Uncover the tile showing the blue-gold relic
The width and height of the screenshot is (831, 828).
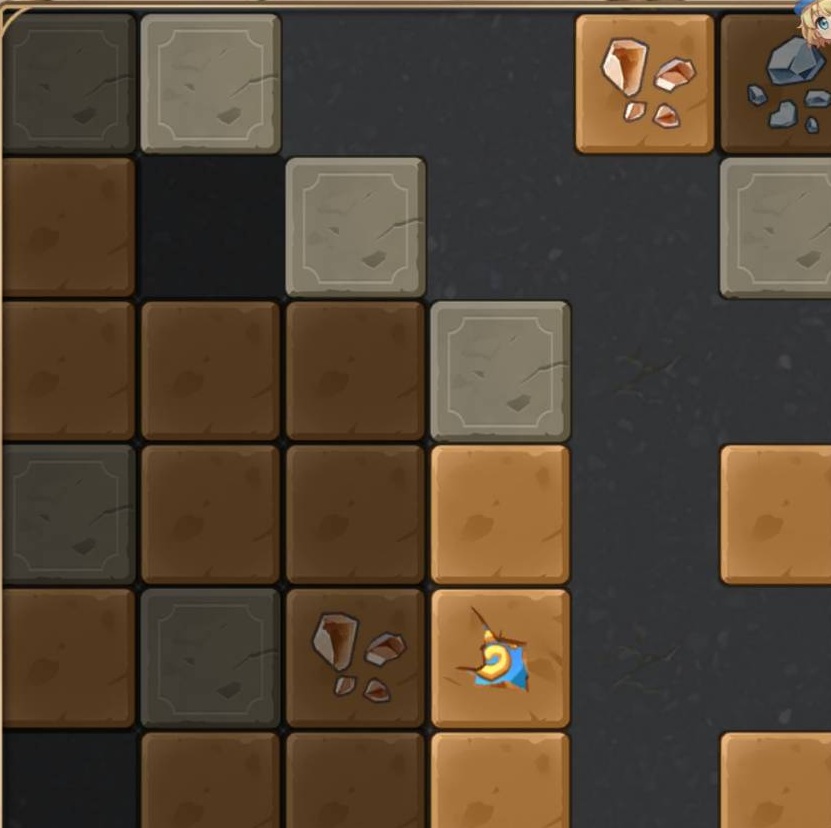pos(500,658)
